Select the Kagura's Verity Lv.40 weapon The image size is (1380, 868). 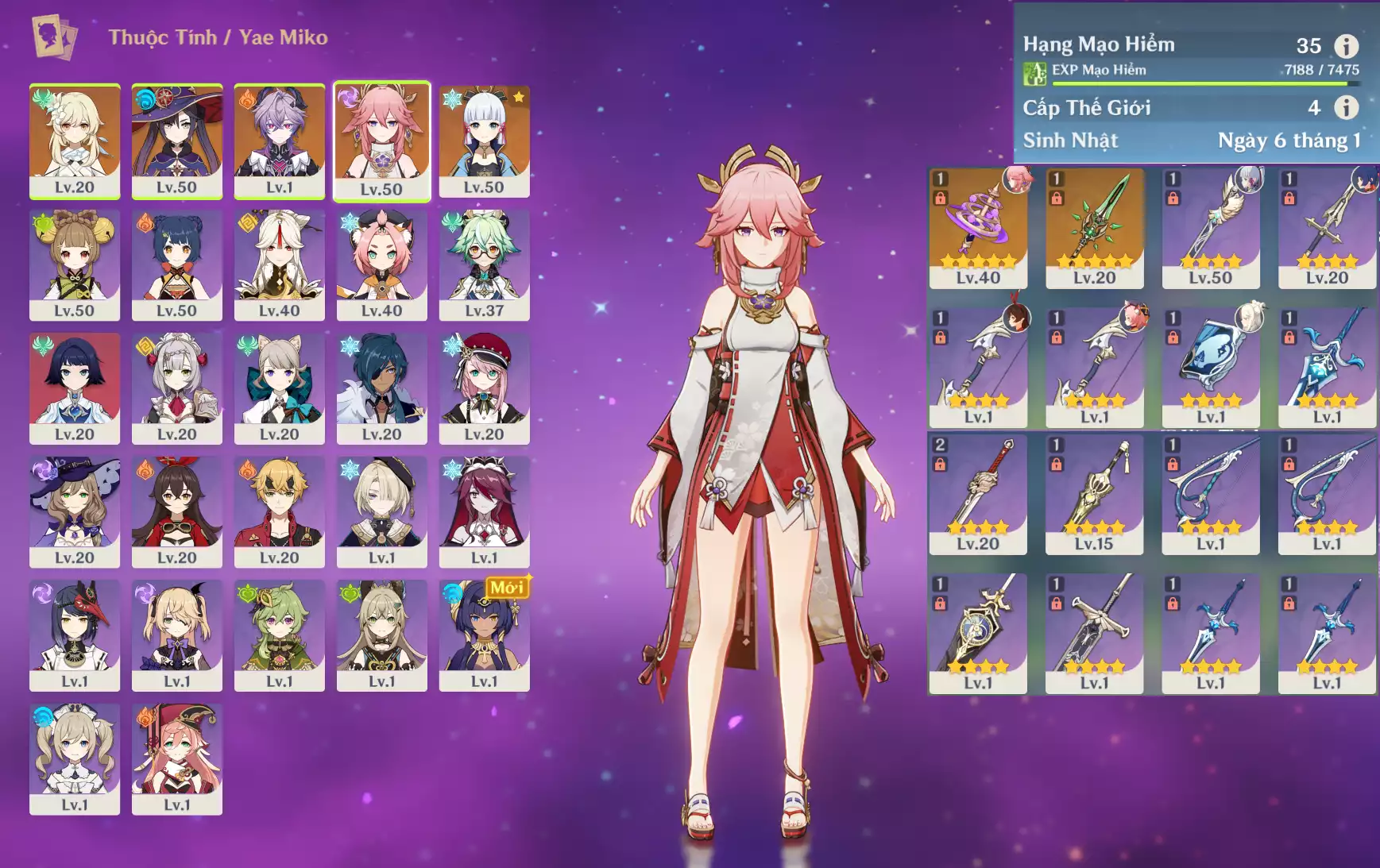[x=978, y=227]
